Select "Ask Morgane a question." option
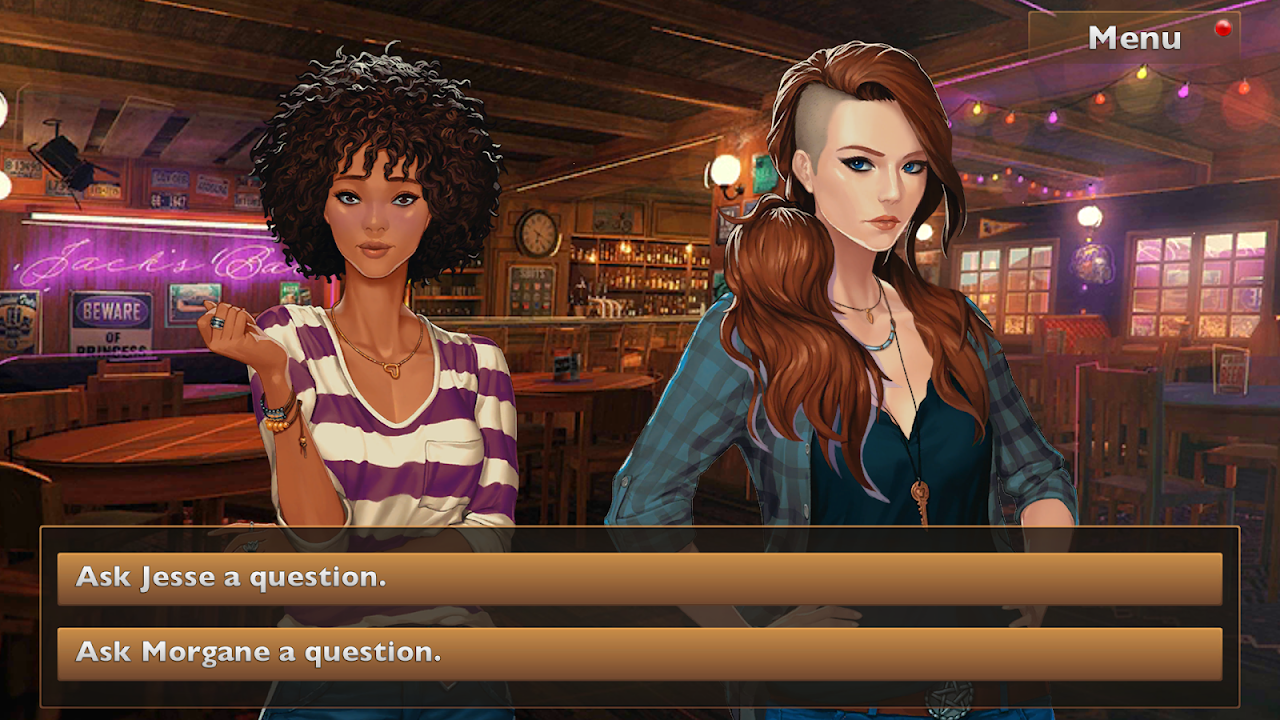Viewport: 1280px width, 720px height. click(x=639, y=653)
